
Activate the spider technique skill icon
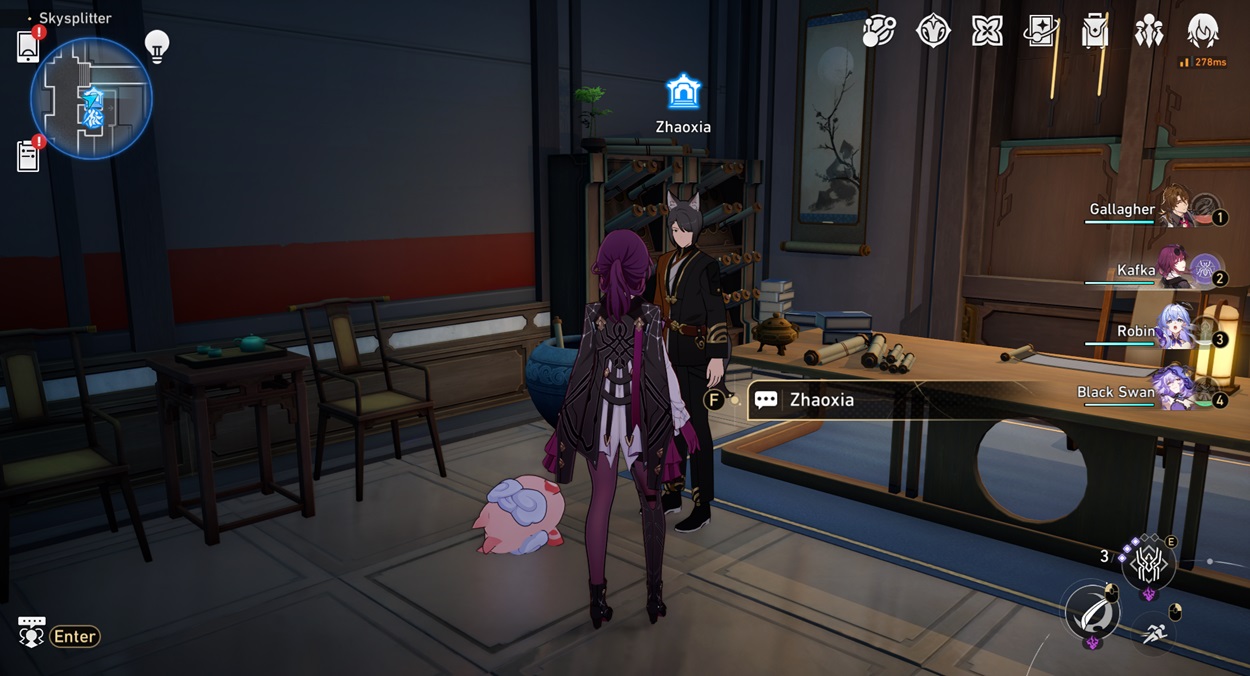point(1147,565)
